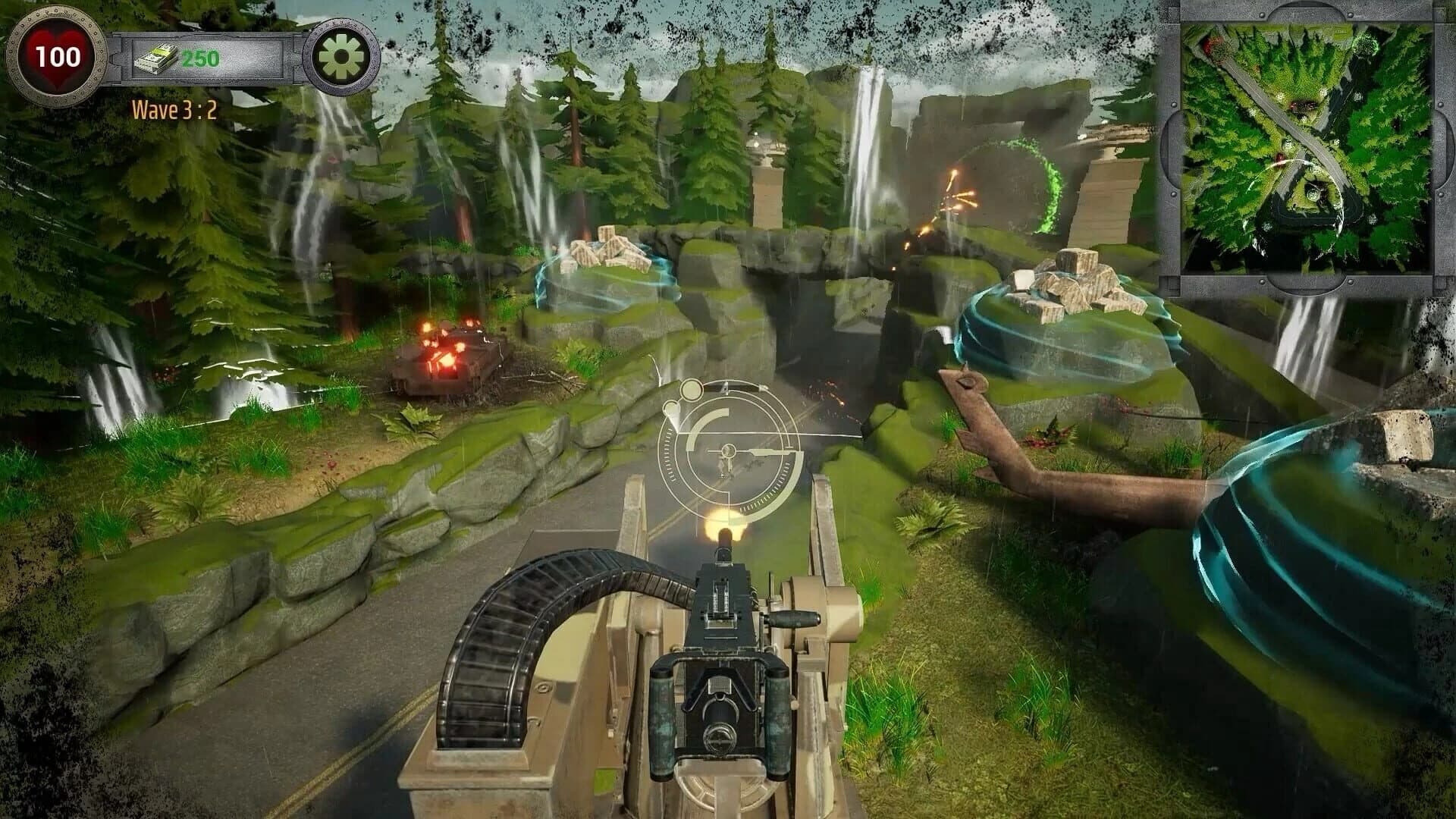Image resolution: width=1456 pixels, height=819 pixels.
Task: Click the heart health indicator showing 100
Action: pos(59,55)
